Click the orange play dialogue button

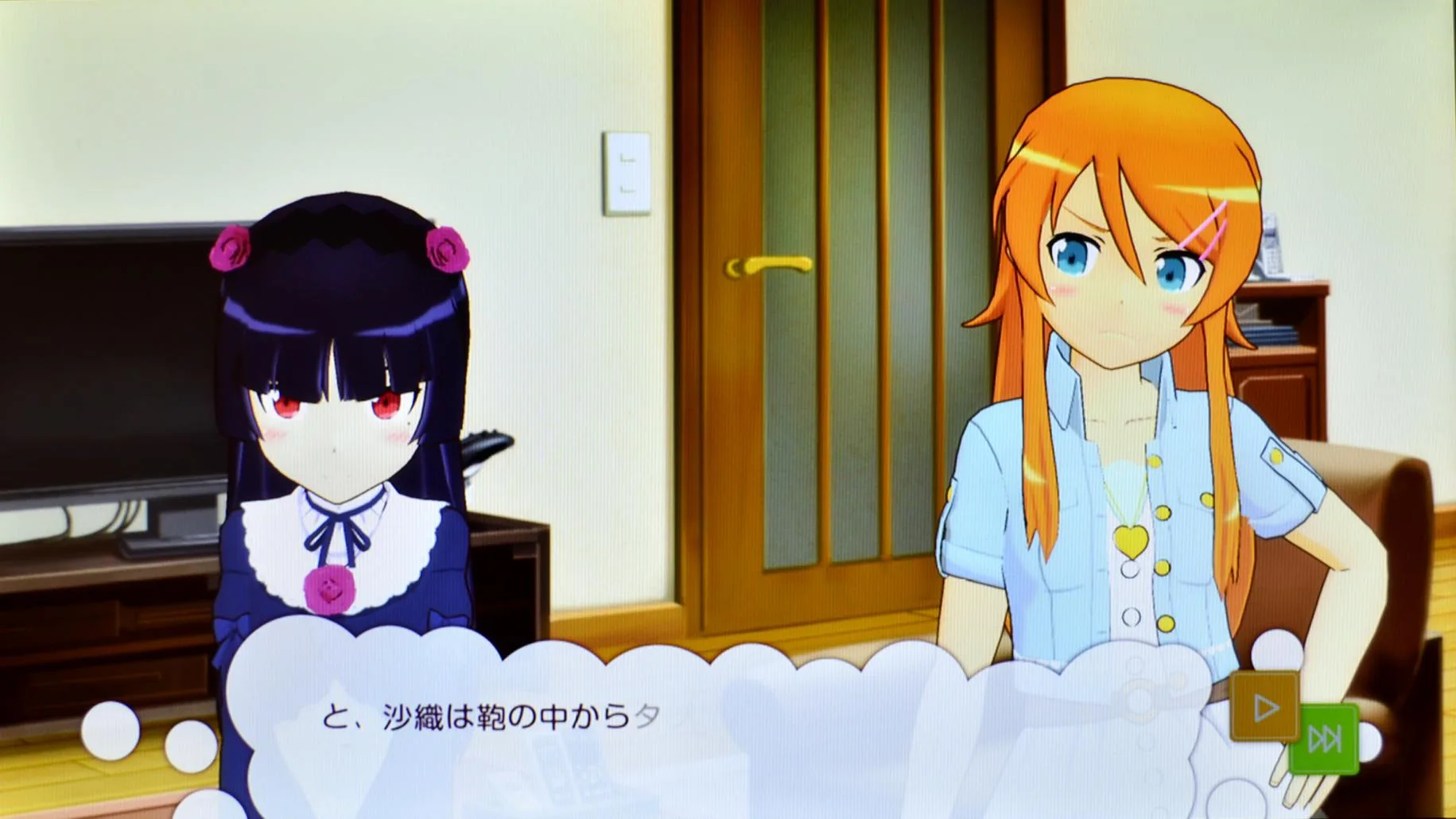click(x=1264, y=706)
